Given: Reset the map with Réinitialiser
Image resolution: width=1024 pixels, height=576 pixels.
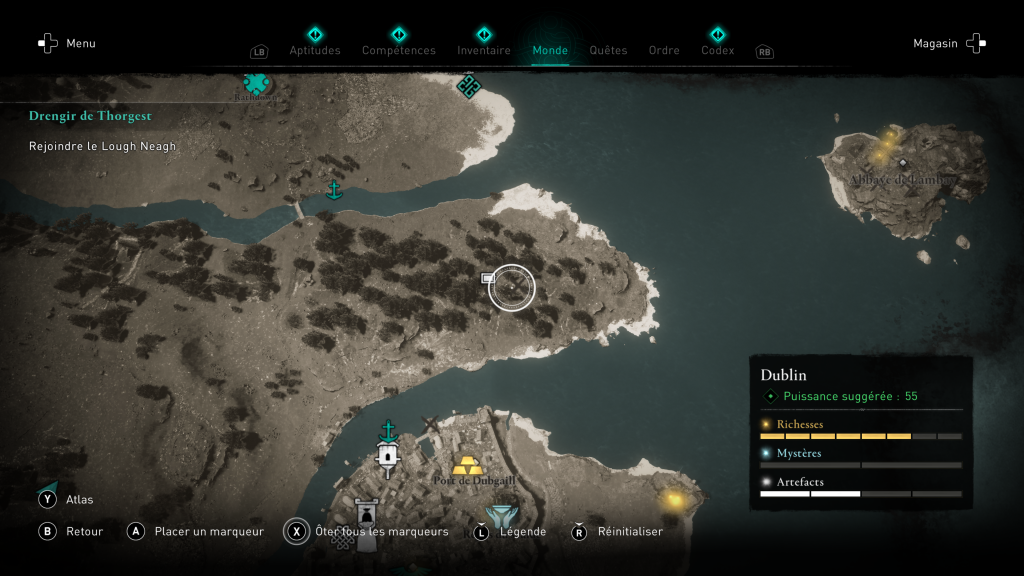Looking at the screenshot, I should click(x=617, y=531).
